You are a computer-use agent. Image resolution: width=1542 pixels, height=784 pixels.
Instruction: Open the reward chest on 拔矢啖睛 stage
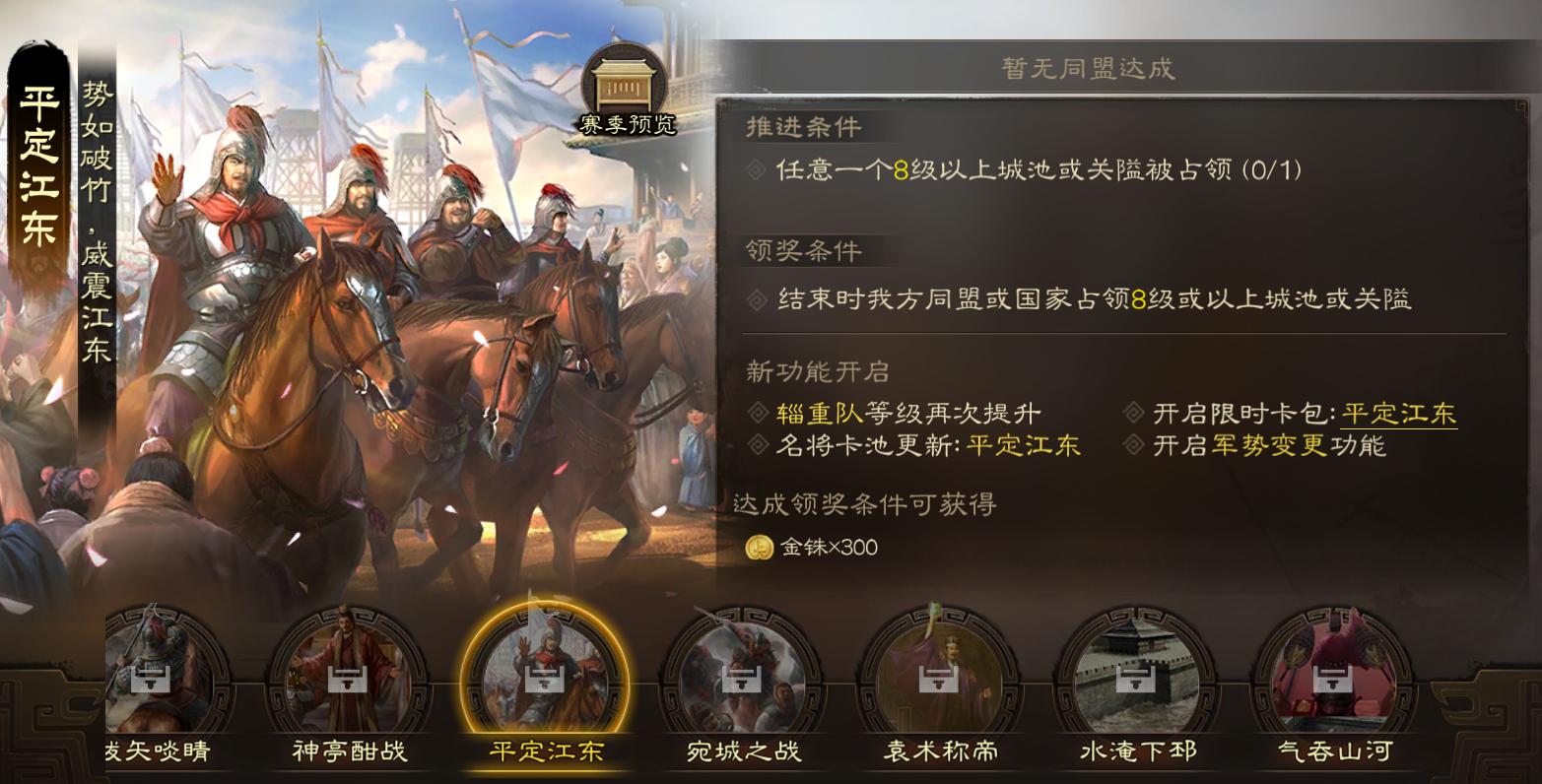coord(153,680)
